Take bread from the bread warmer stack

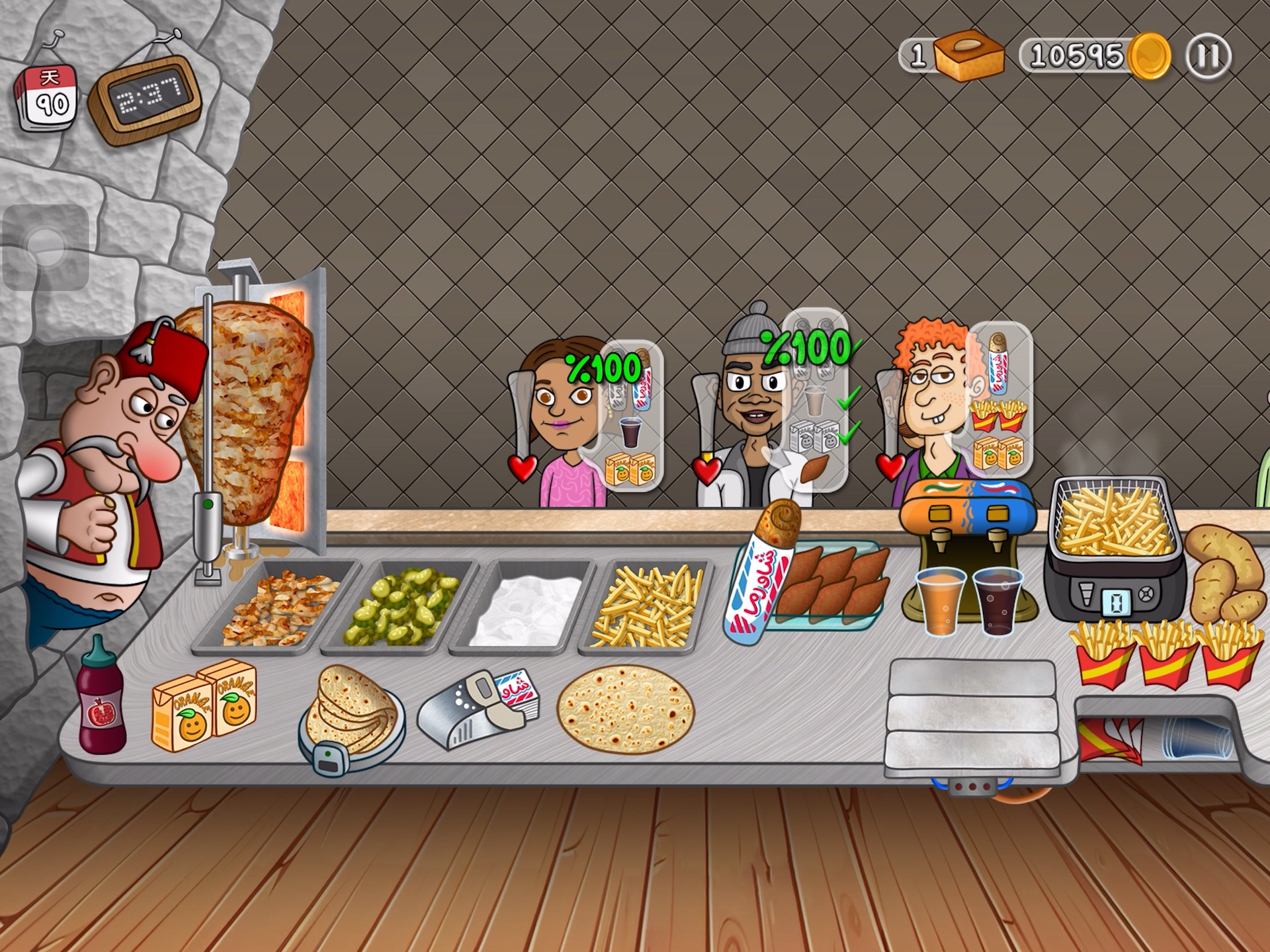tap(351, 707)
